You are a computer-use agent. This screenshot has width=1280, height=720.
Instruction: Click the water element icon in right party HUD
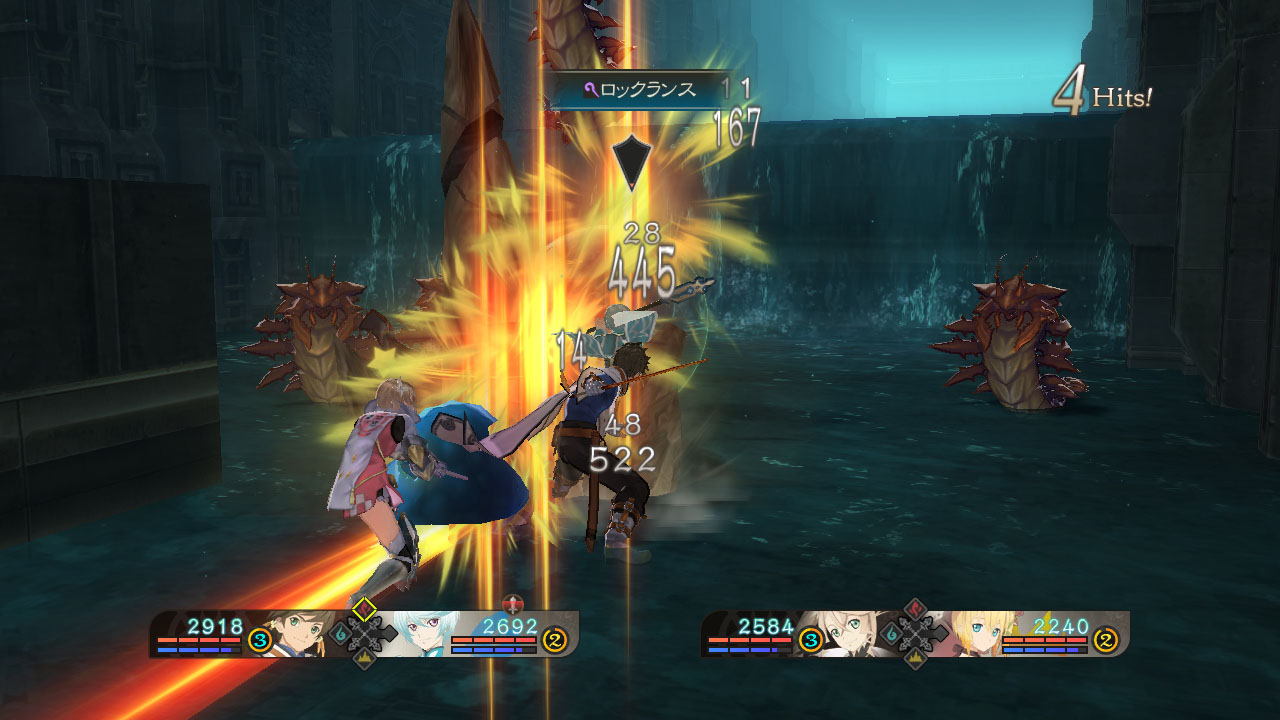[x=892, y=634]
